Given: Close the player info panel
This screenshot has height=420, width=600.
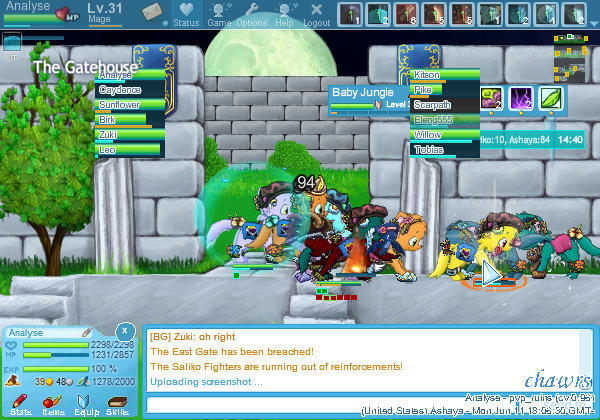Looking at the screenshot, I should (124, 330).
